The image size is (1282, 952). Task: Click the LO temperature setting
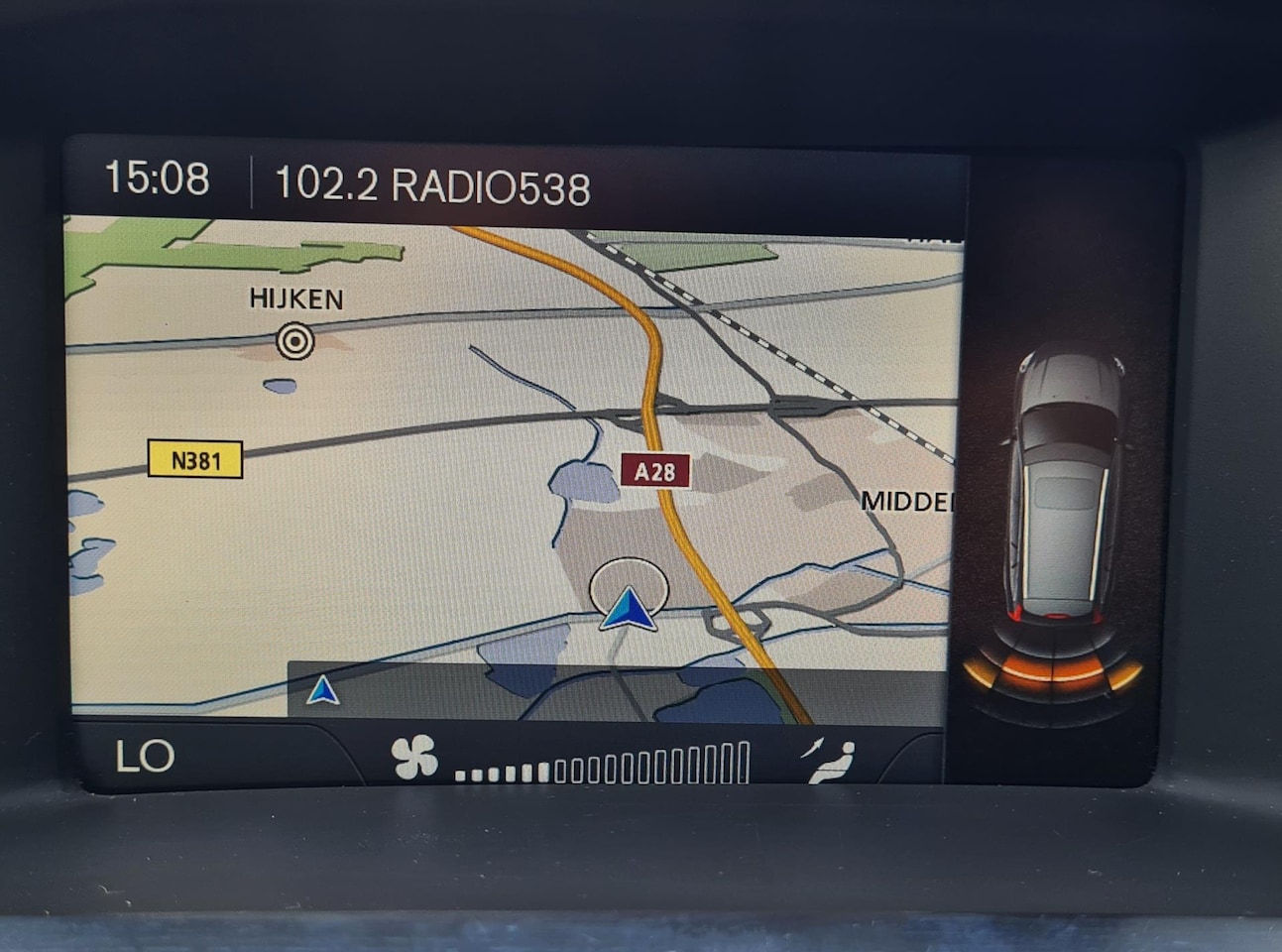click(145, 757)
